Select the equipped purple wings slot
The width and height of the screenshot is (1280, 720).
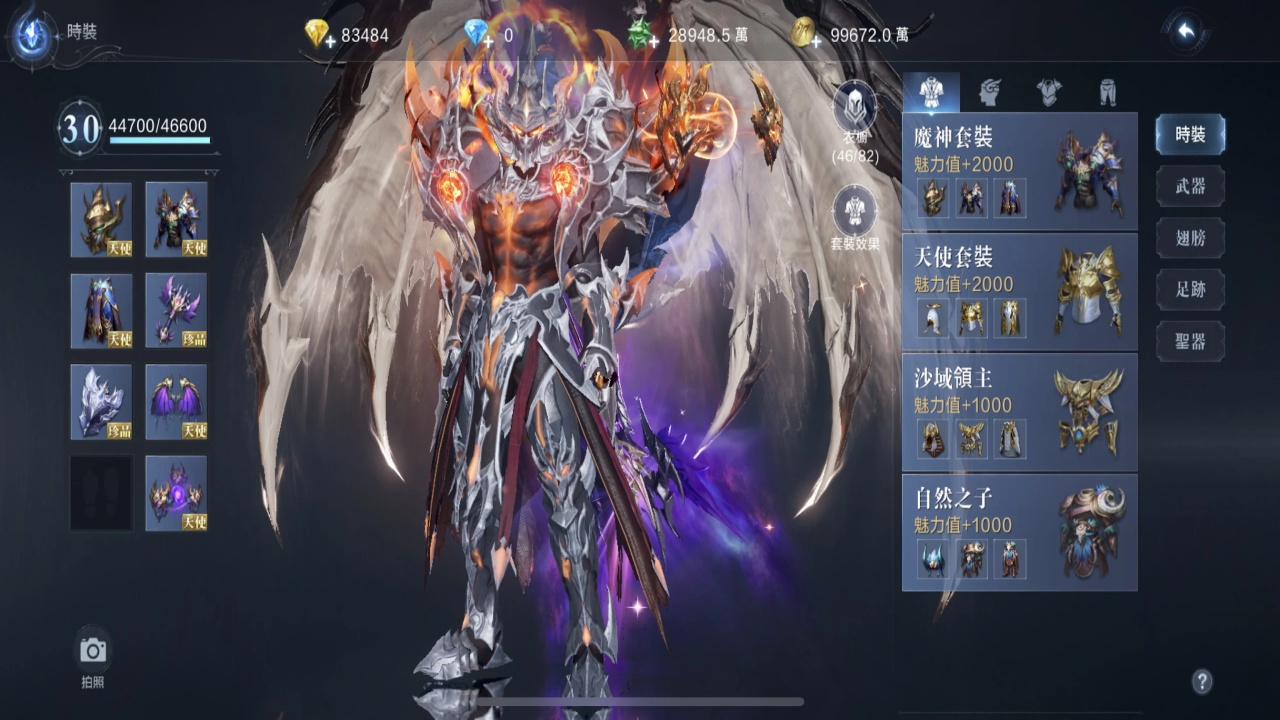176,401
